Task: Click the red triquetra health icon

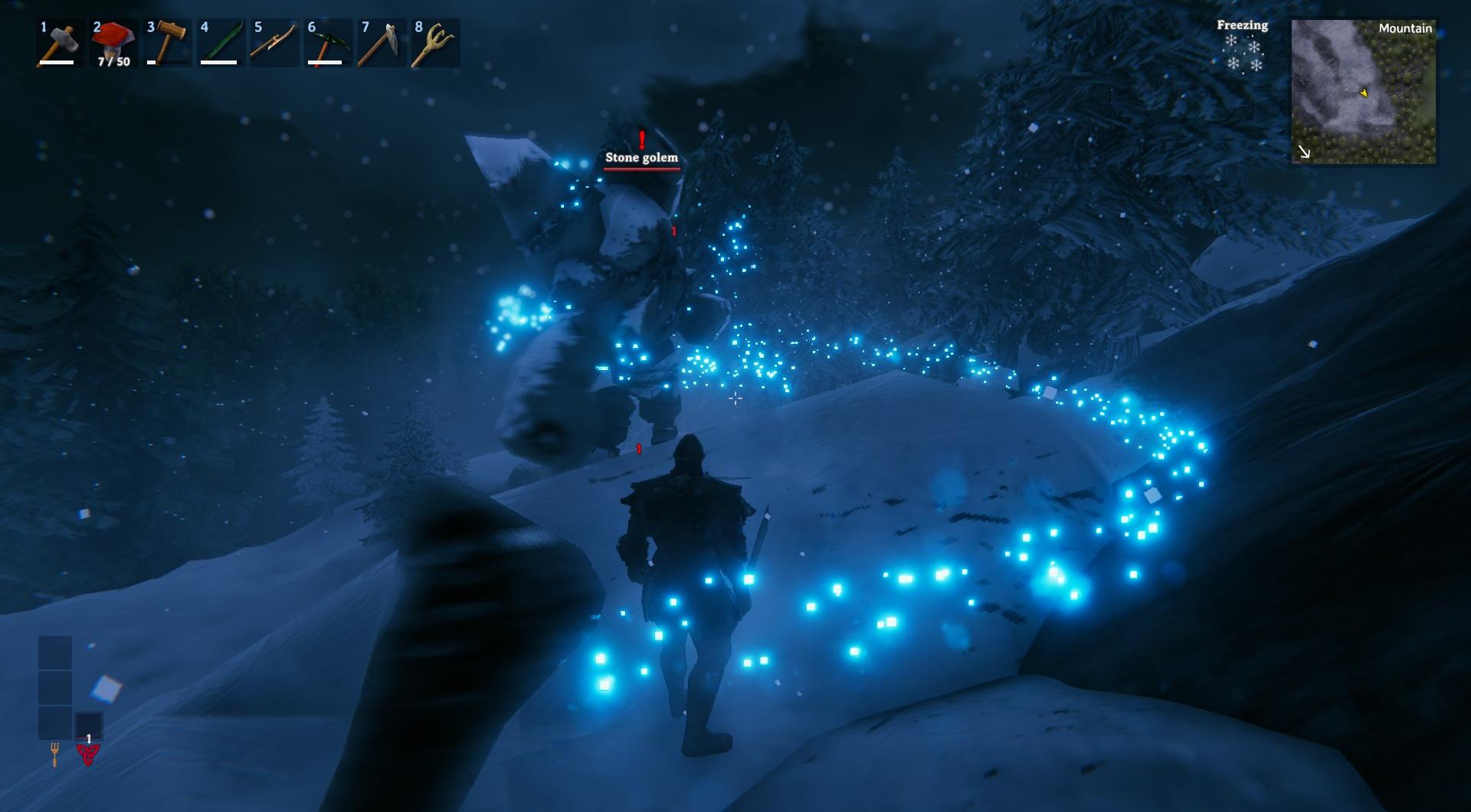Action: click(x=88, y=755)
